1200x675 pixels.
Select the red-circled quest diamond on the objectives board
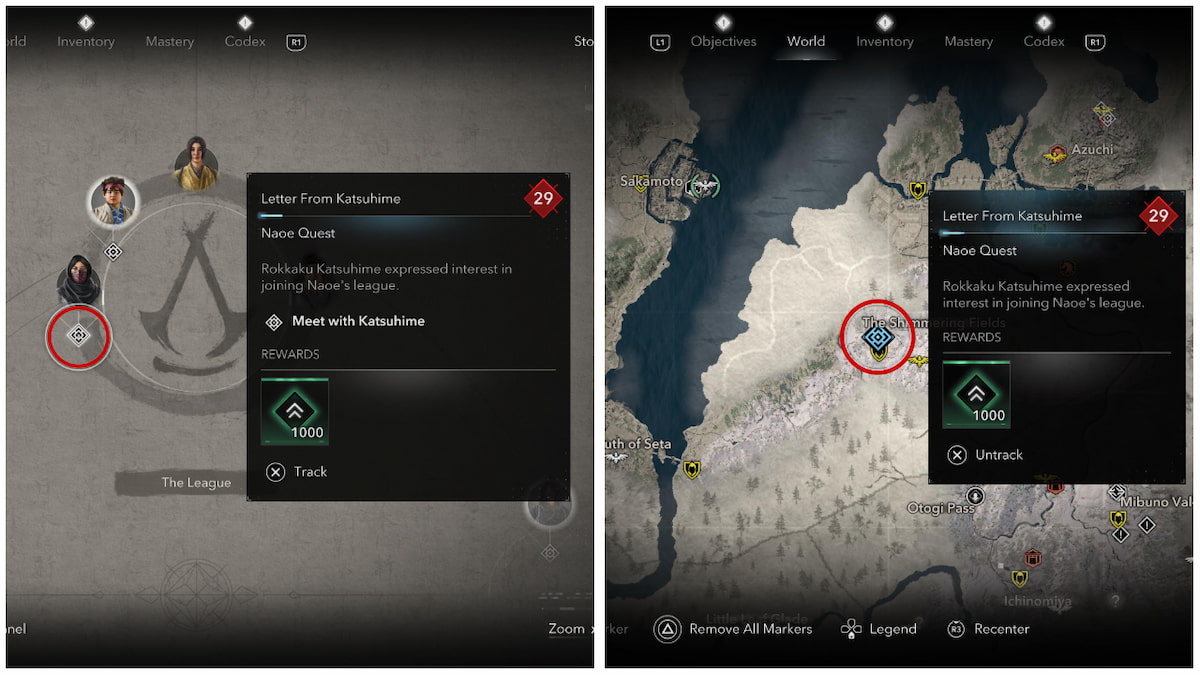pos(78,336)
